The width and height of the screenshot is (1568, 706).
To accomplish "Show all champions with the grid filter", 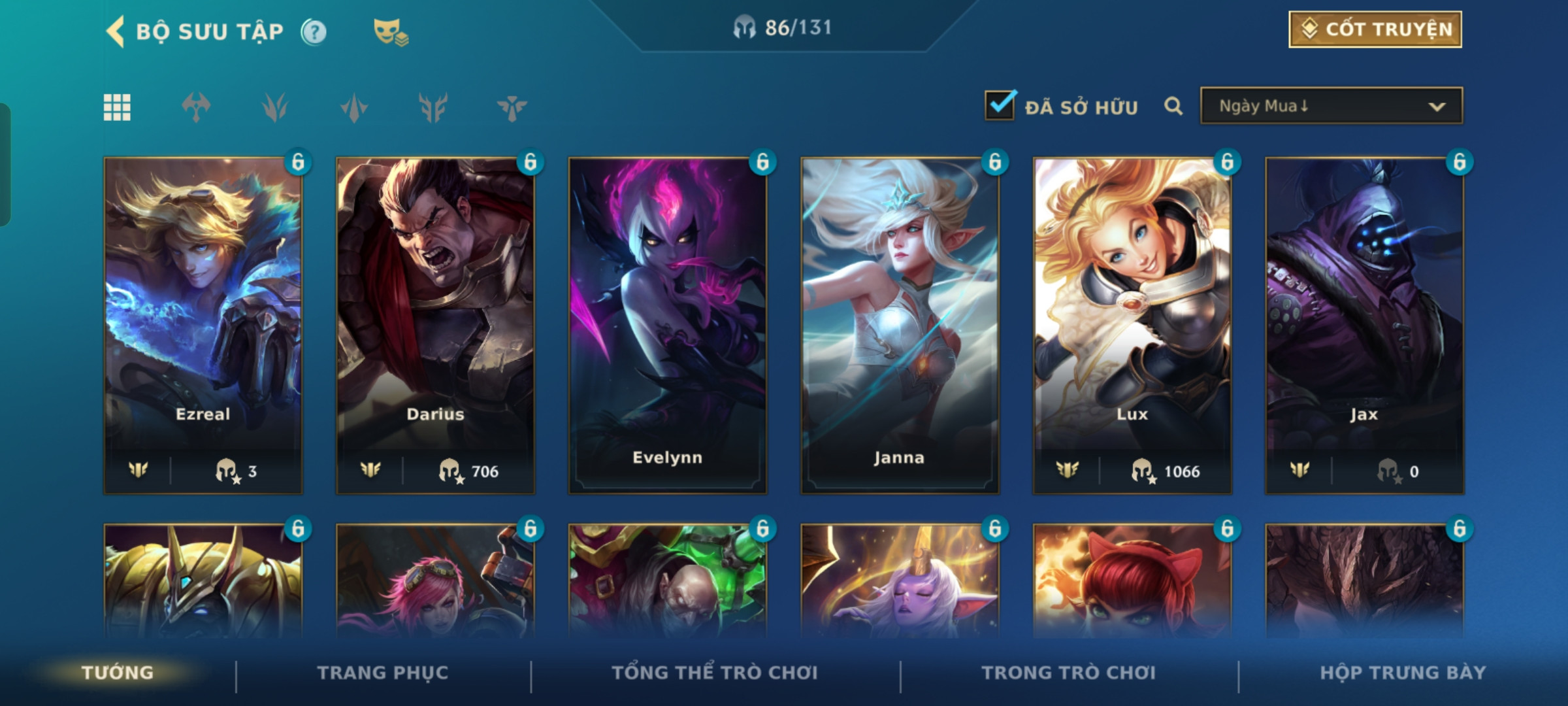I will [x=117, y=107].
